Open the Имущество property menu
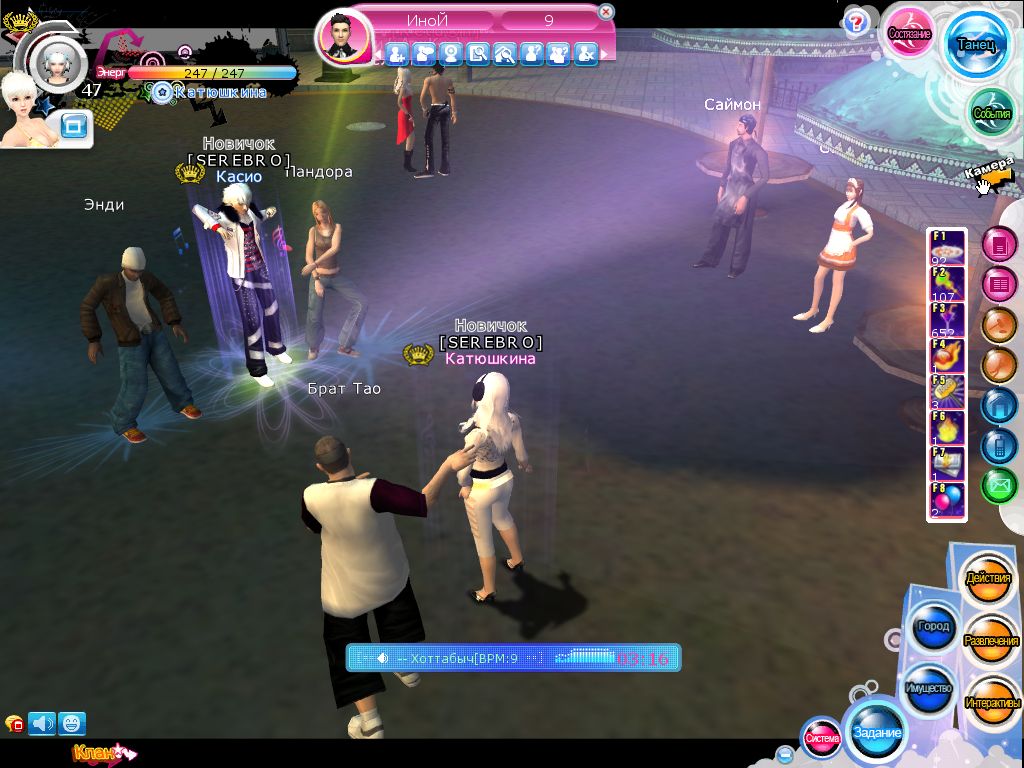The image size is (1024, 768). click(x=927, y=689)
